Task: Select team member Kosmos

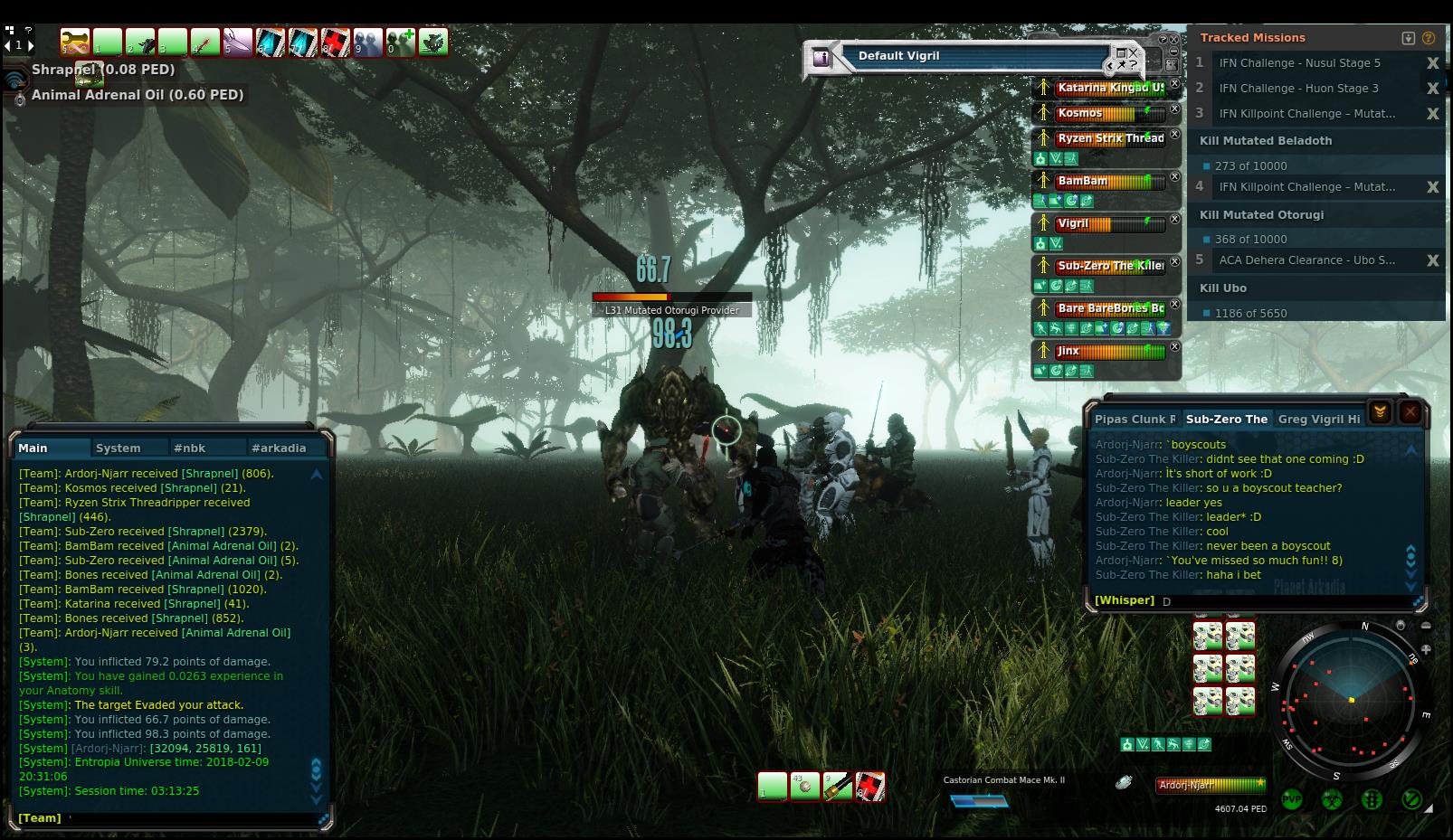Action: tap(1080, 113)
